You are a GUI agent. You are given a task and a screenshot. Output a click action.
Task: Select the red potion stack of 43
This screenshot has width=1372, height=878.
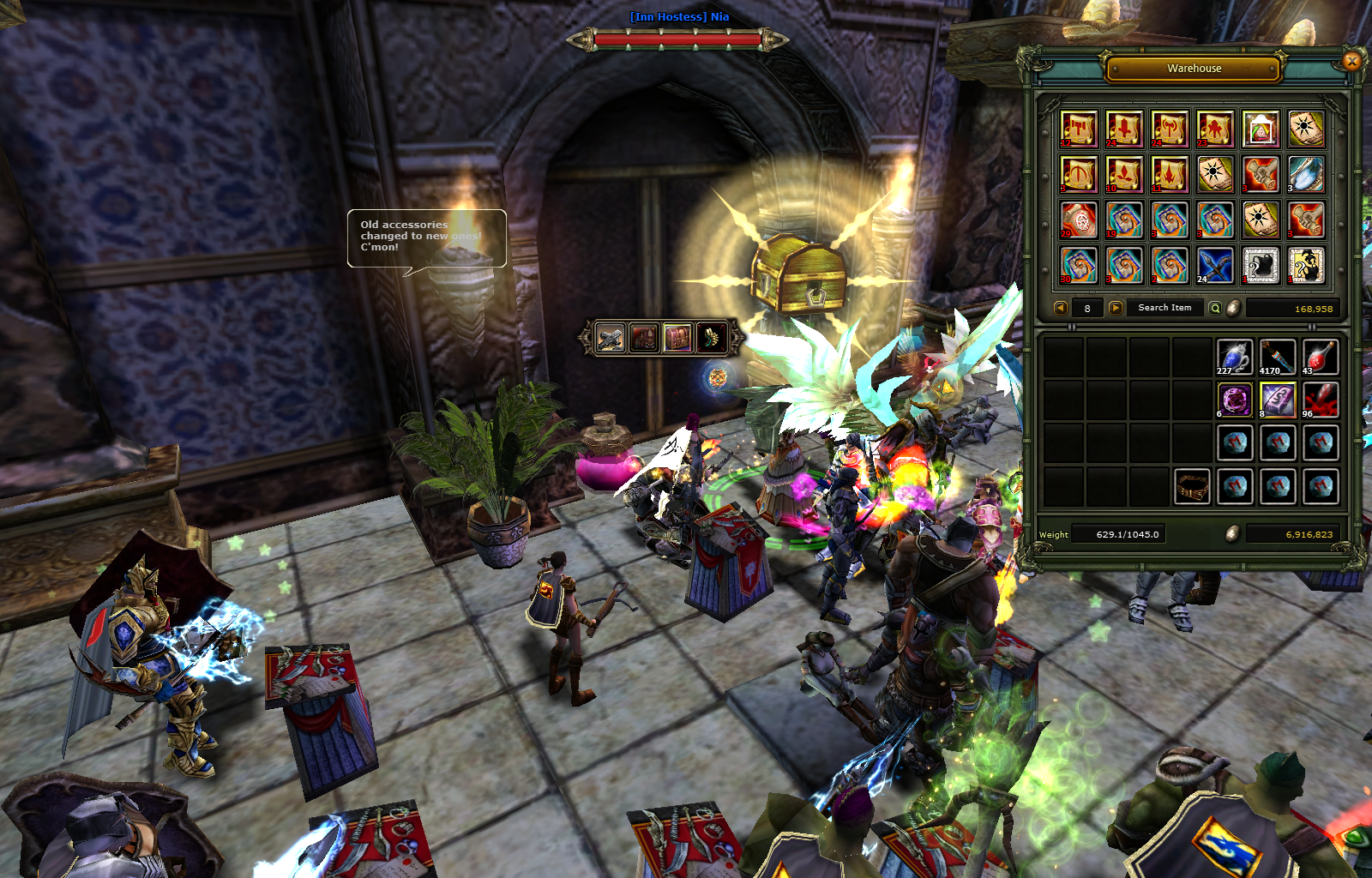[1321, 357]
